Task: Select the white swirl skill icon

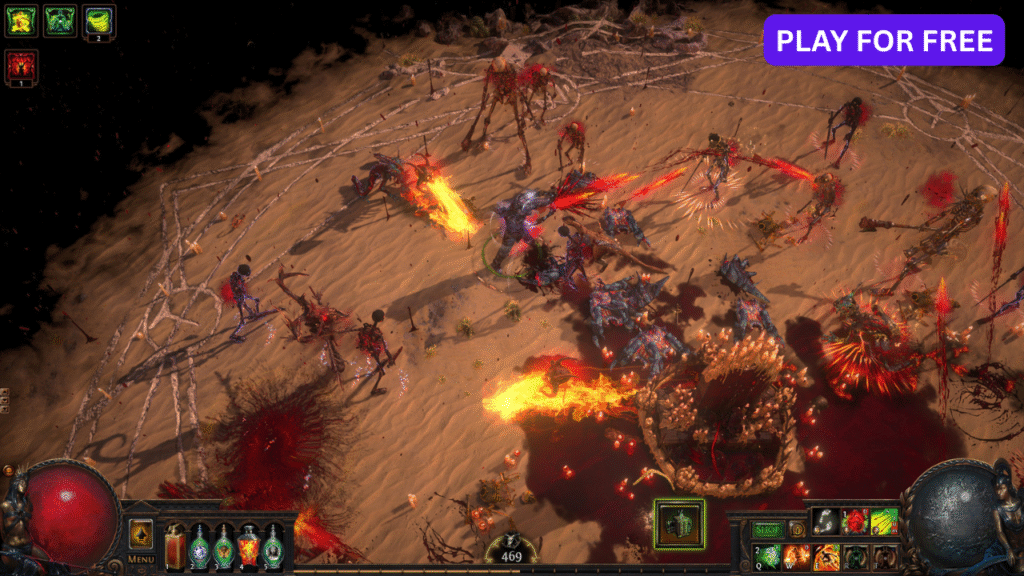Action: tap(824, 521)
